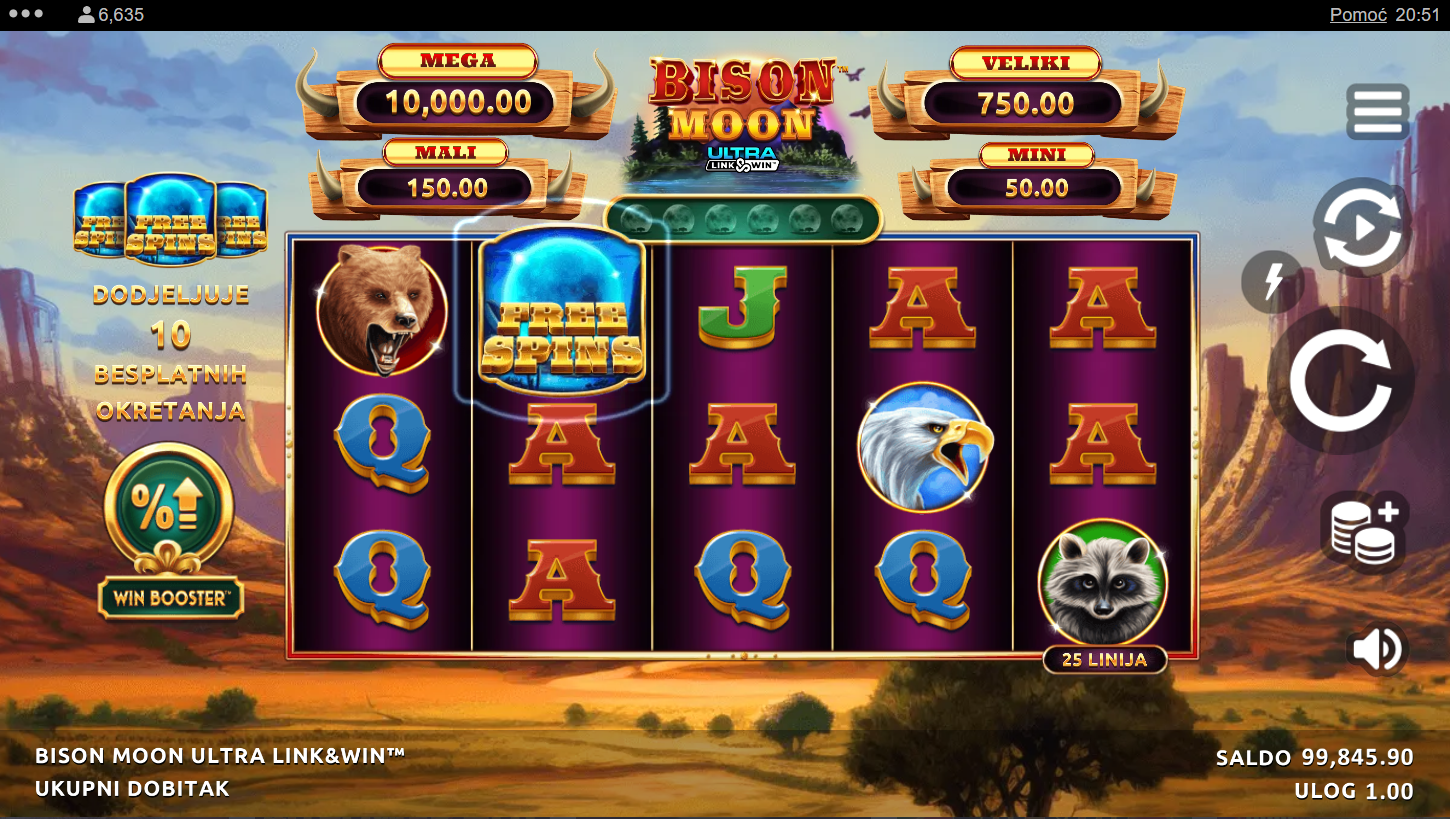This screenshot has height=819, width=1450.
Task: Show the 25 Linija paylines info
Action: [x=1104, y=660]
